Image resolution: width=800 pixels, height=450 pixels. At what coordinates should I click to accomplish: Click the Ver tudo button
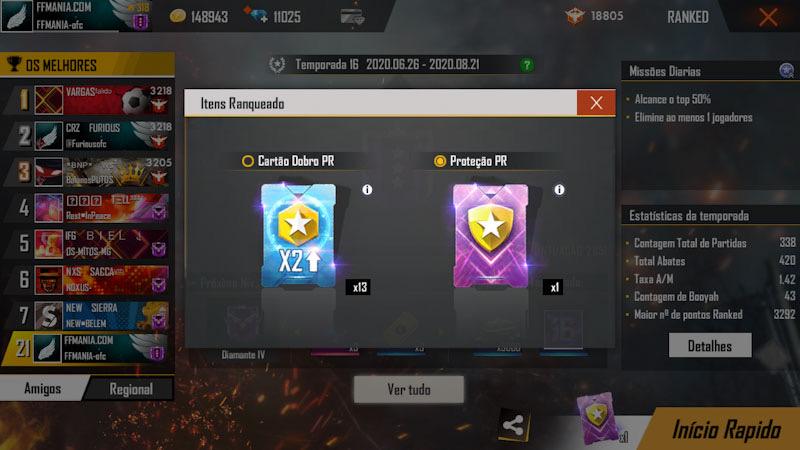coord(408,389)
